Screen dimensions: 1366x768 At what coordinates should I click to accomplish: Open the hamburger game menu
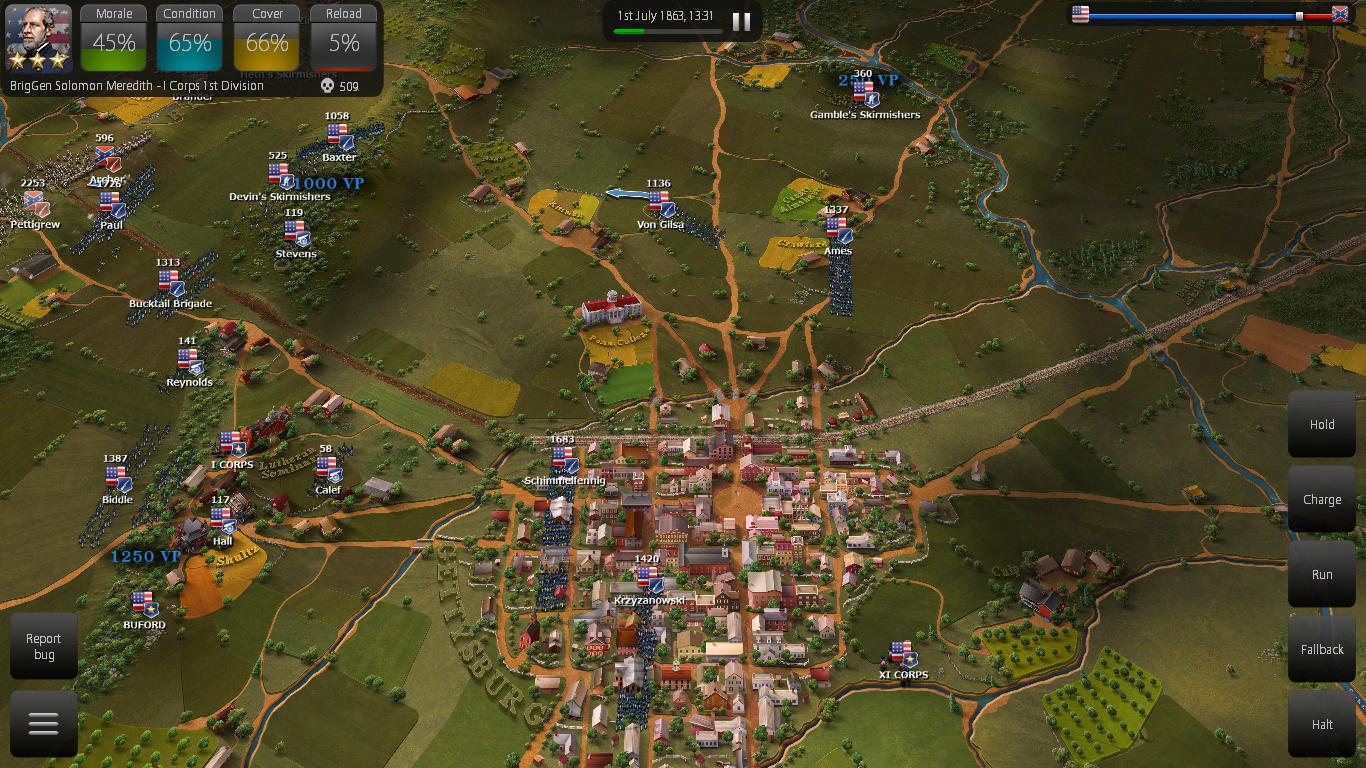click(42, 722)
